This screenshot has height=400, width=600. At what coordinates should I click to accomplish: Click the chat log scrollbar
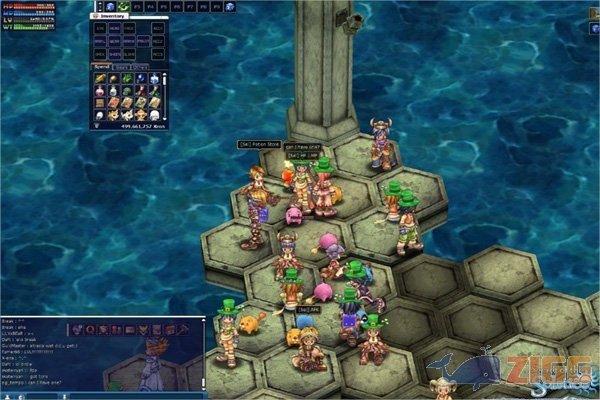tap(202, 355)
